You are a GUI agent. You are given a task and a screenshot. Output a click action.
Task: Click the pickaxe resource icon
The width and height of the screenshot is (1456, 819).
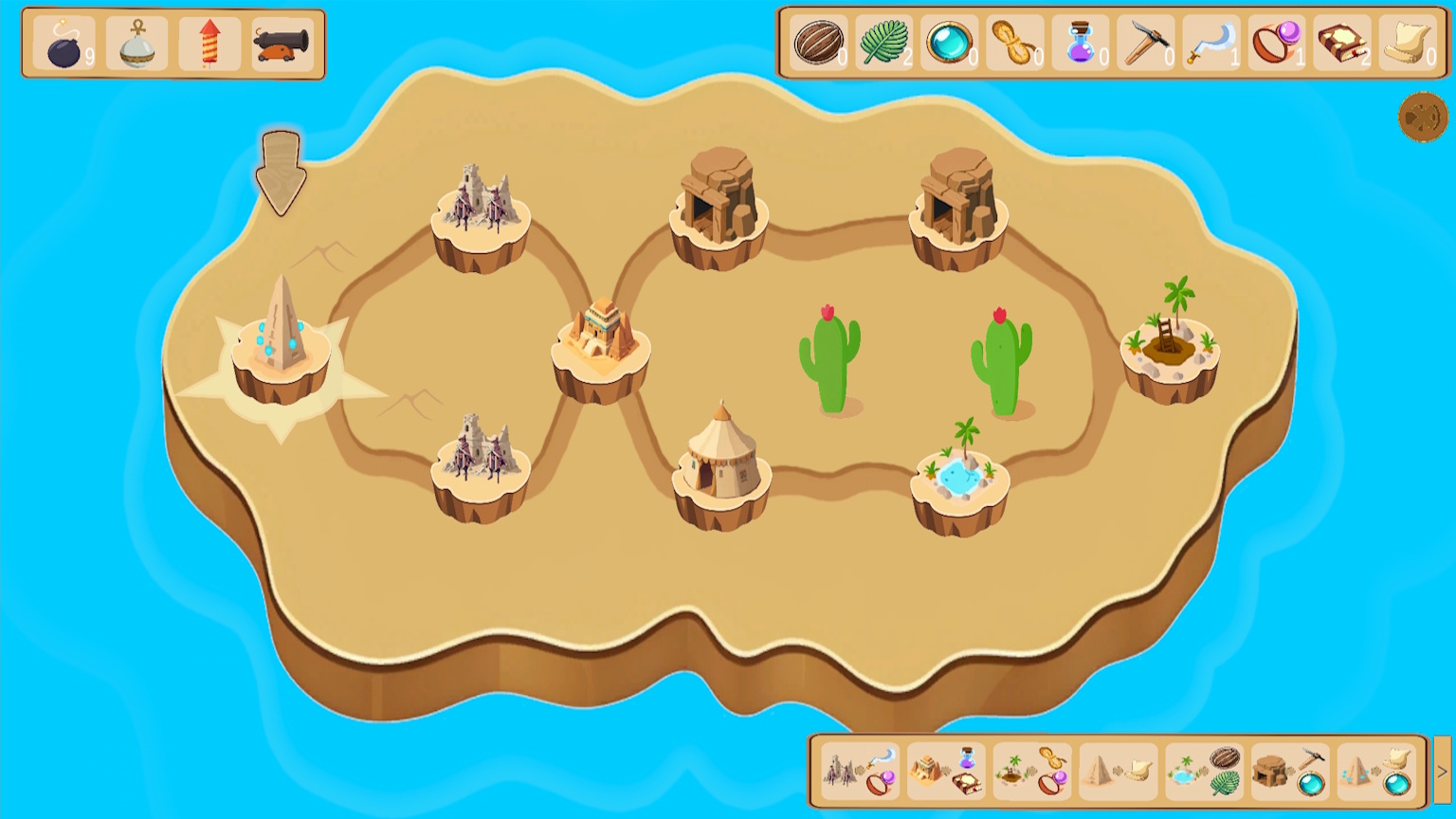(1145, 42)
